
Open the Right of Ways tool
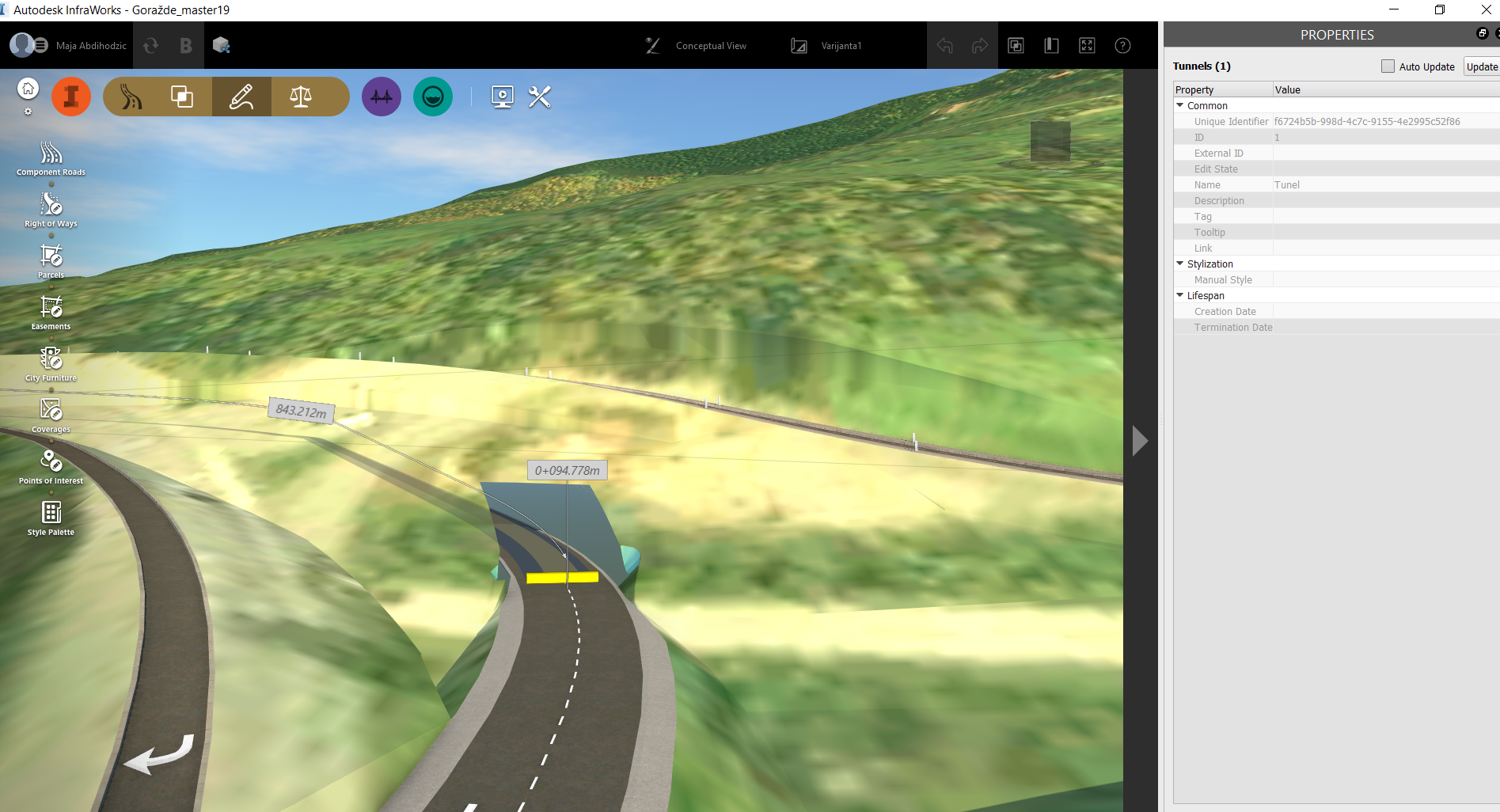(50, 207)
